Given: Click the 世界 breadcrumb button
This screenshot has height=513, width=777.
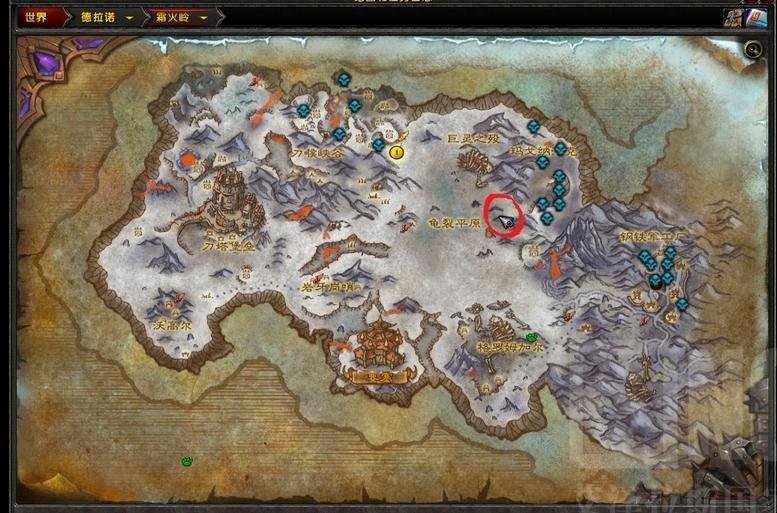Looking at the screenshot, I should tap(37, 17).
